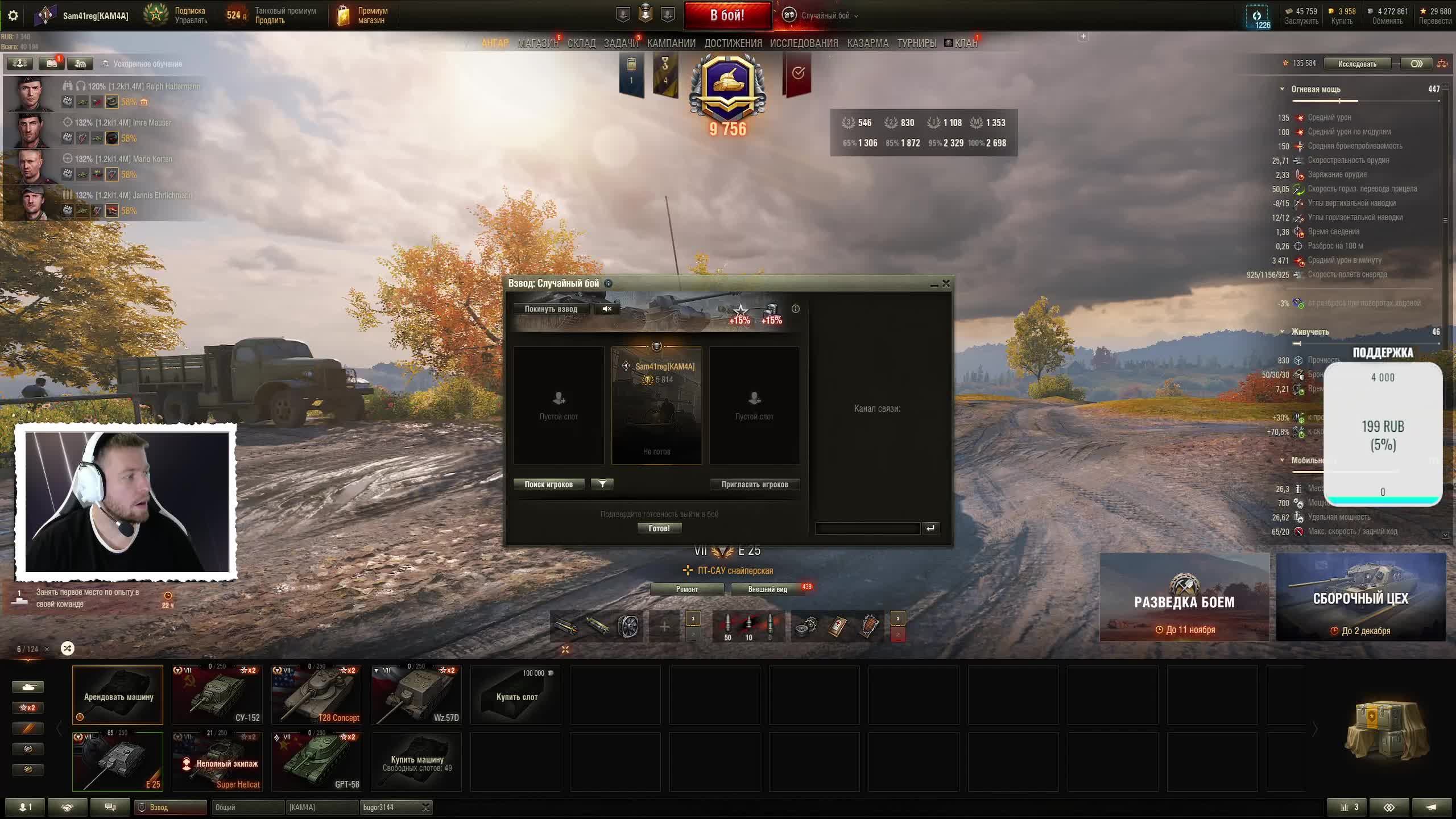Leave platoon via Покинуть взвод
This screenshot has width=1456, height=819.
551,309
